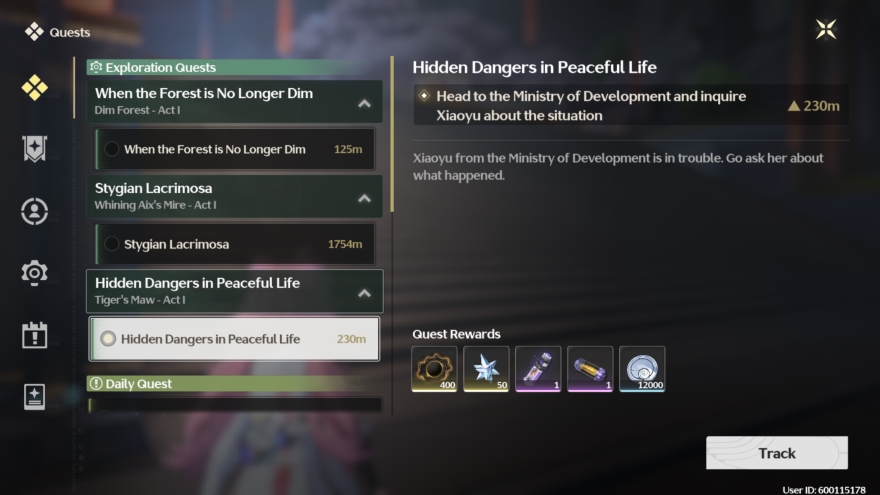
Task: Select When the Forest is No Longer Dim 125m entry
Action: point(236,149)
